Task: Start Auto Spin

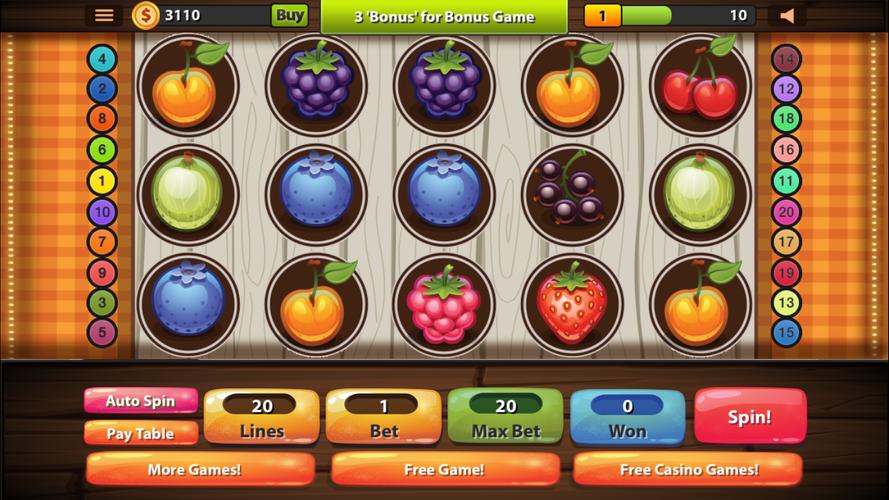Action: 141,401
